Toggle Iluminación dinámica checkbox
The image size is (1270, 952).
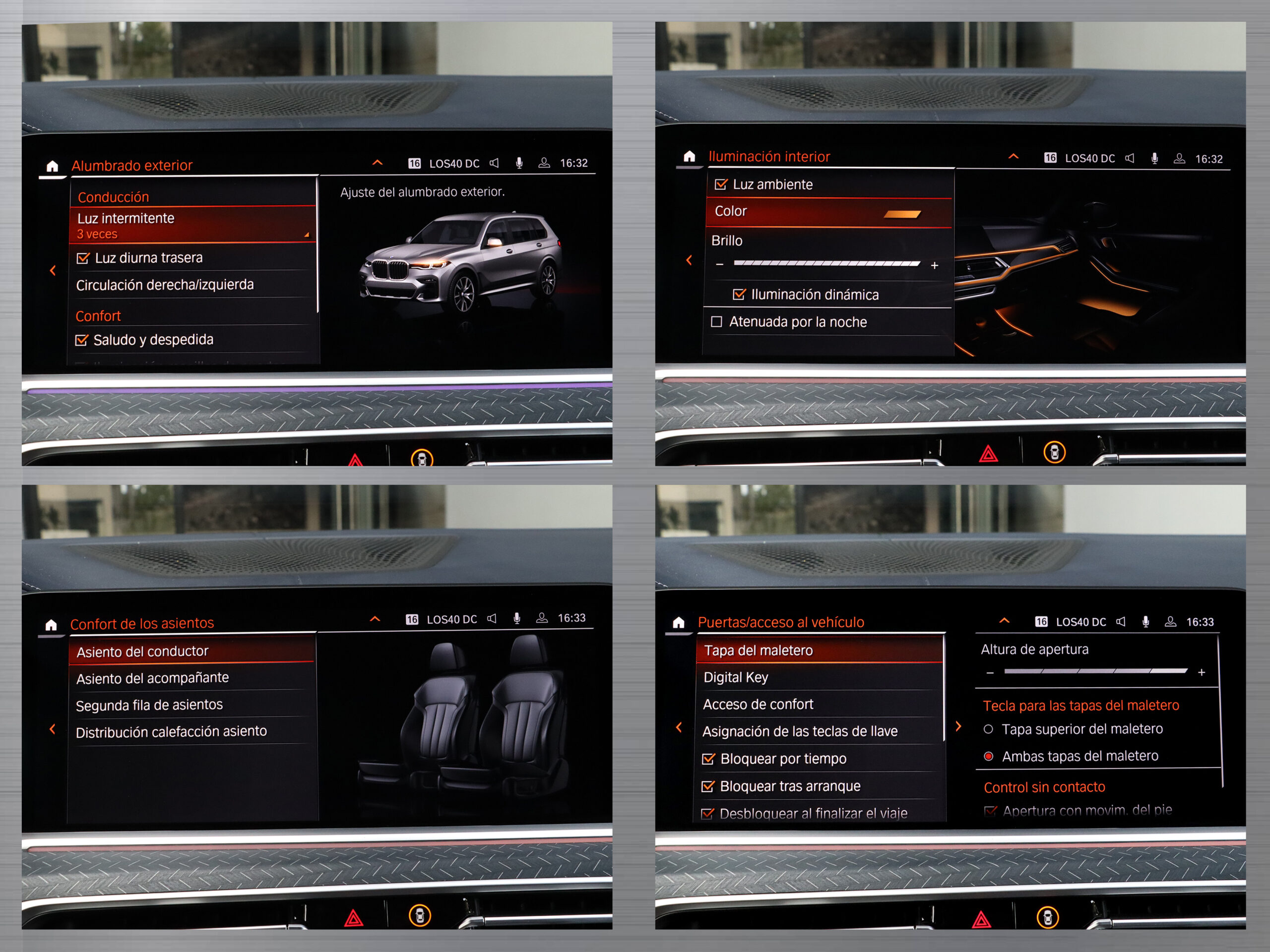click(x=740, y=295)
